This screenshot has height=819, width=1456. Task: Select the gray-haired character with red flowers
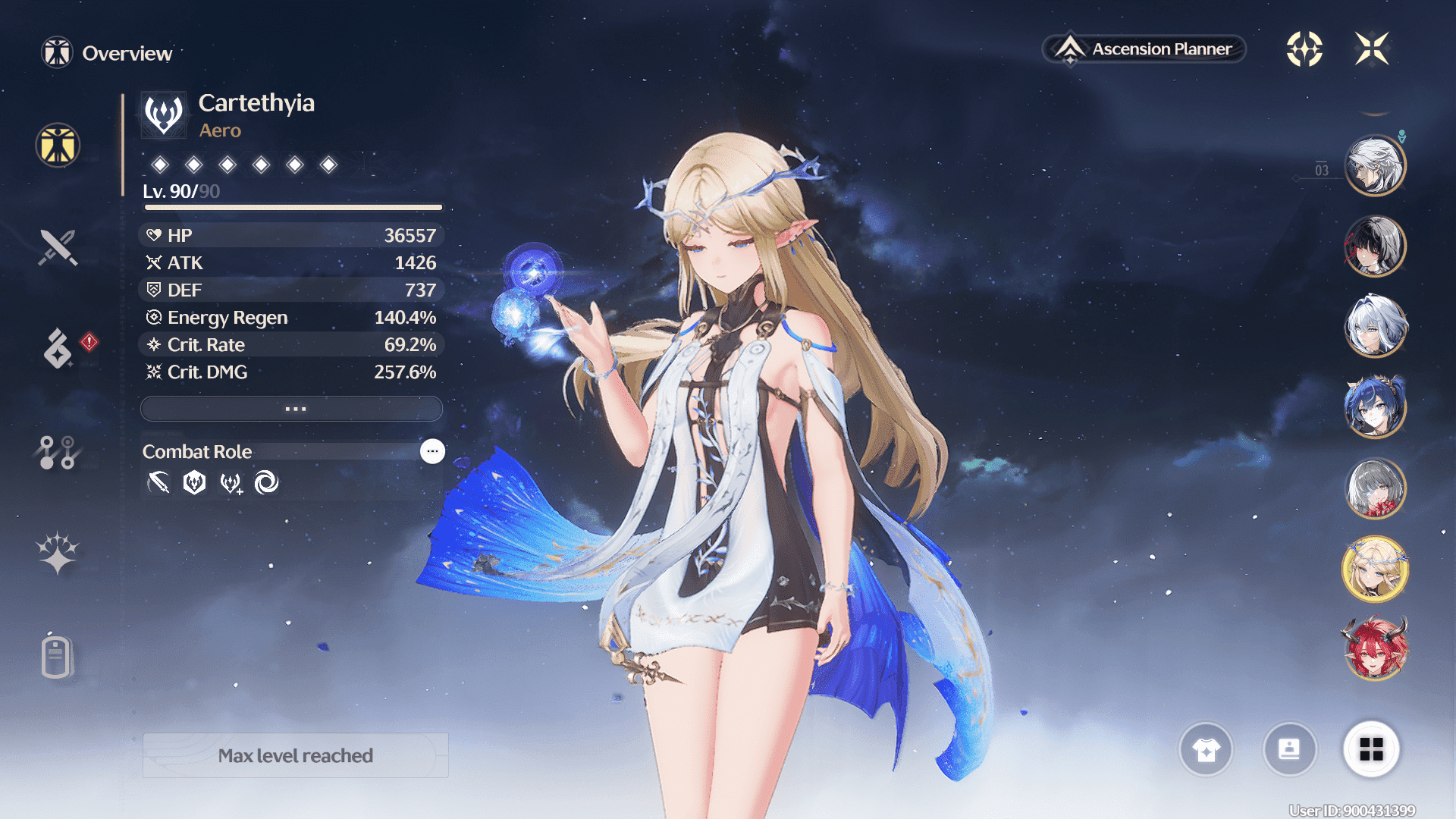[x=1375, y=488]
